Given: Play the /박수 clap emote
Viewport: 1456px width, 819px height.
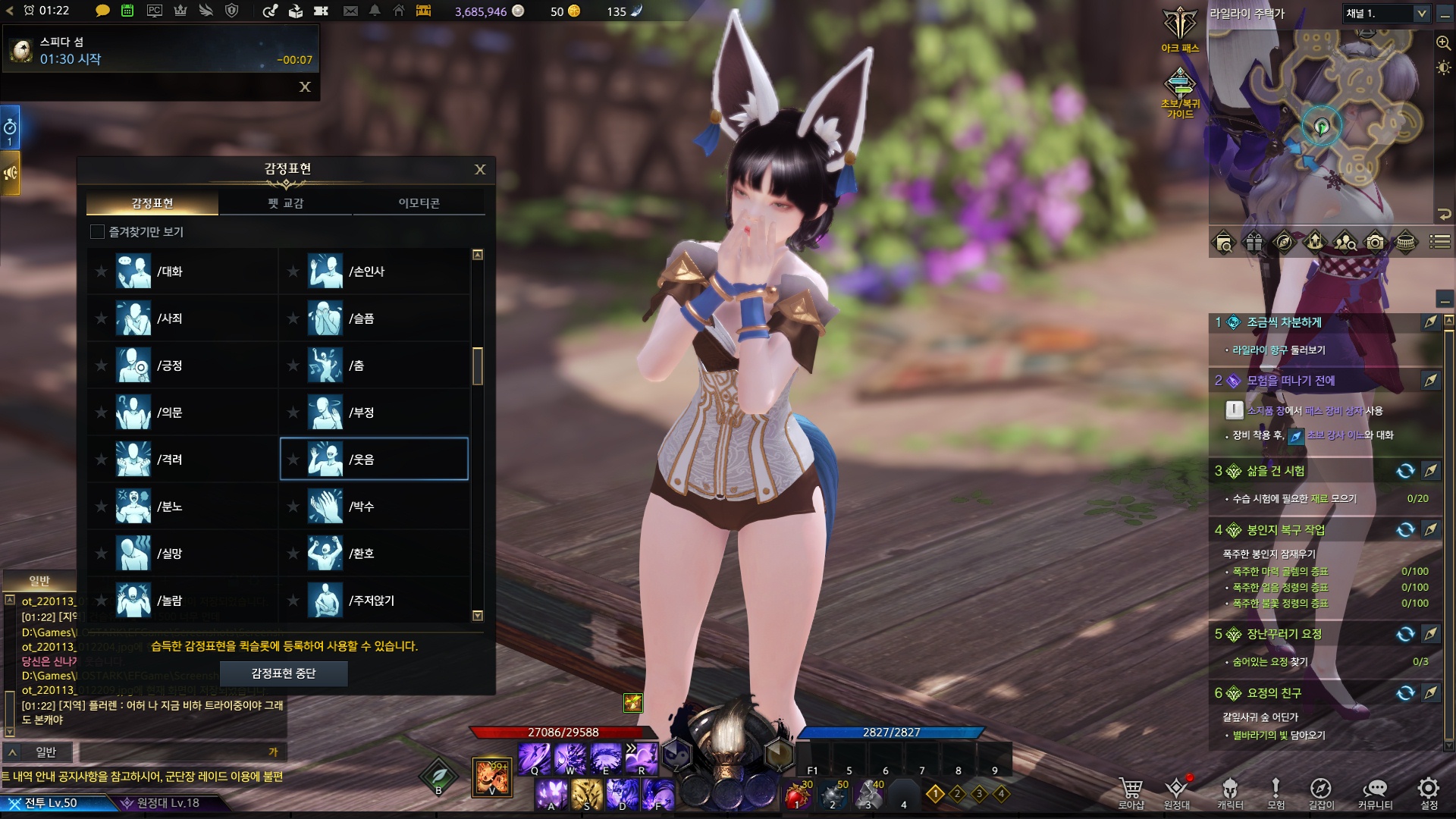Looking at the screenshot, I should click(361, 507).
